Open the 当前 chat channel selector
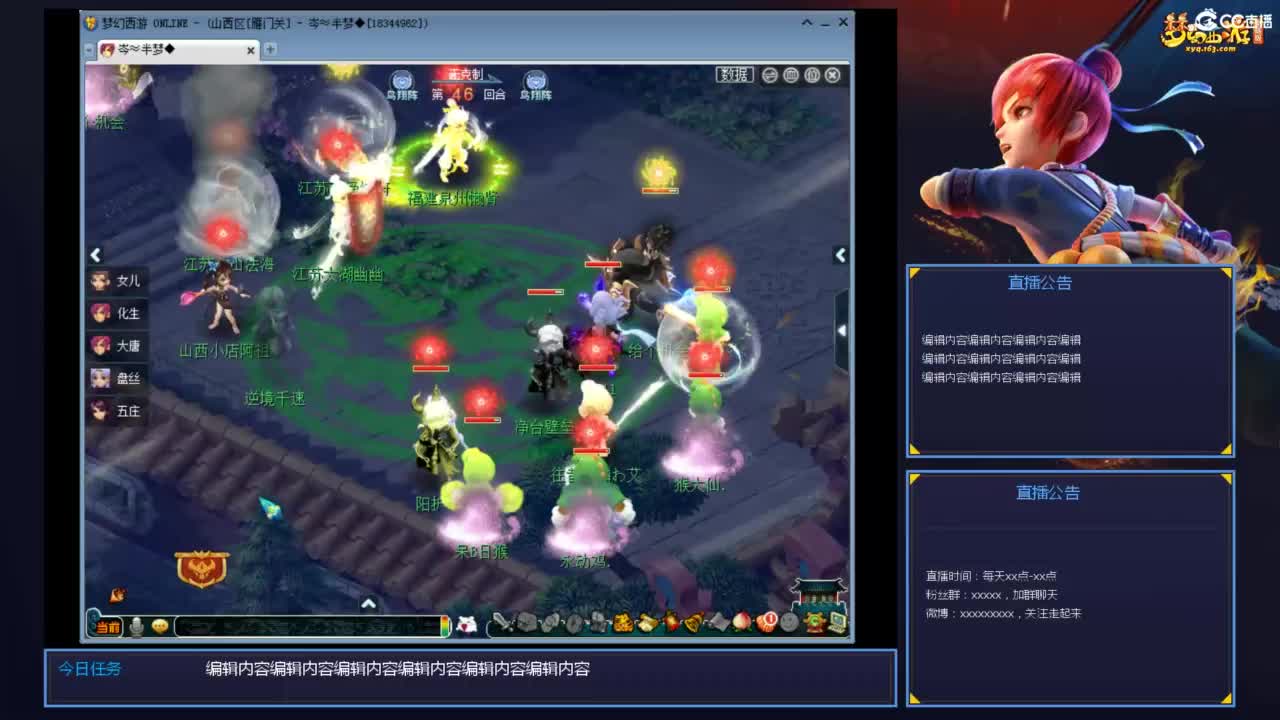This screenshot has width=1280, height=720. pyautogui.click(x=108, y=626)
